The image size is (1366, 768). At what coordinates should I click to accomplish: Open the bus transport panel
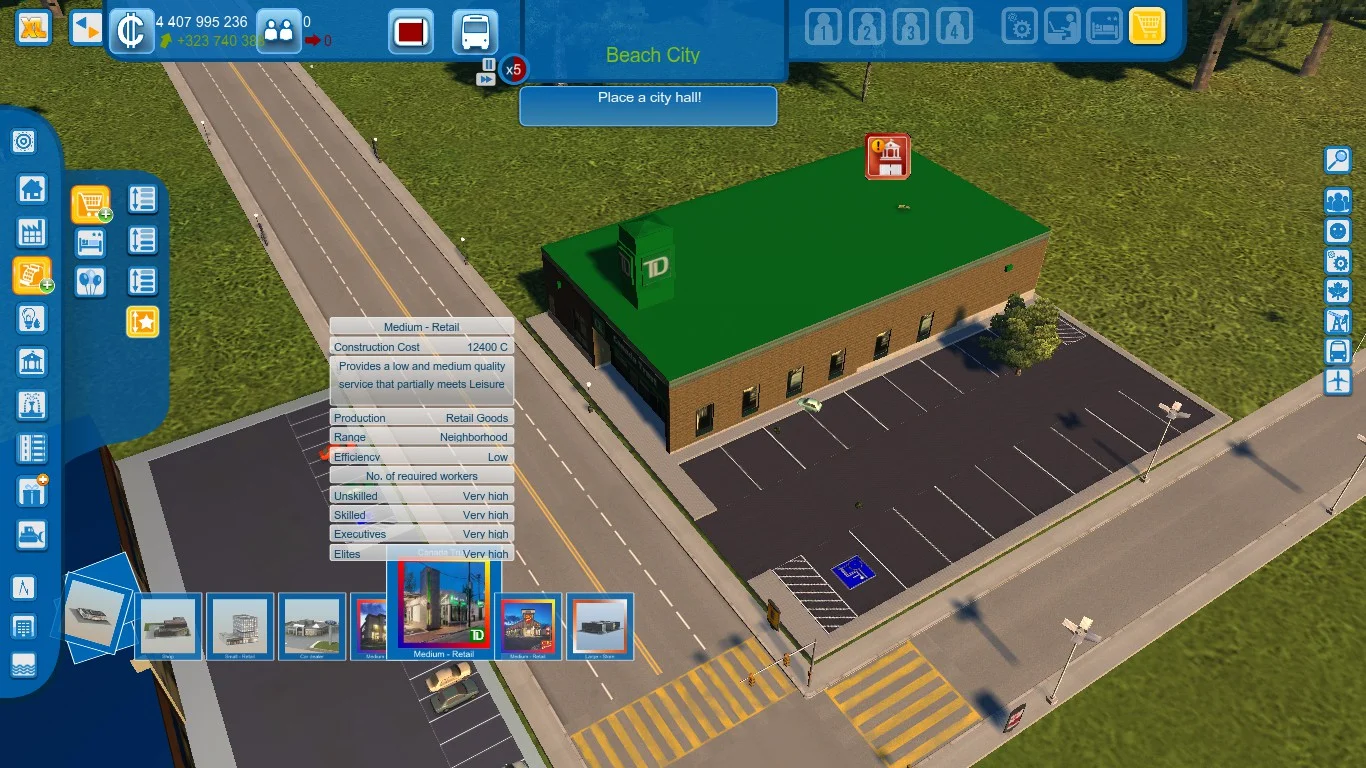pos(475,32)
